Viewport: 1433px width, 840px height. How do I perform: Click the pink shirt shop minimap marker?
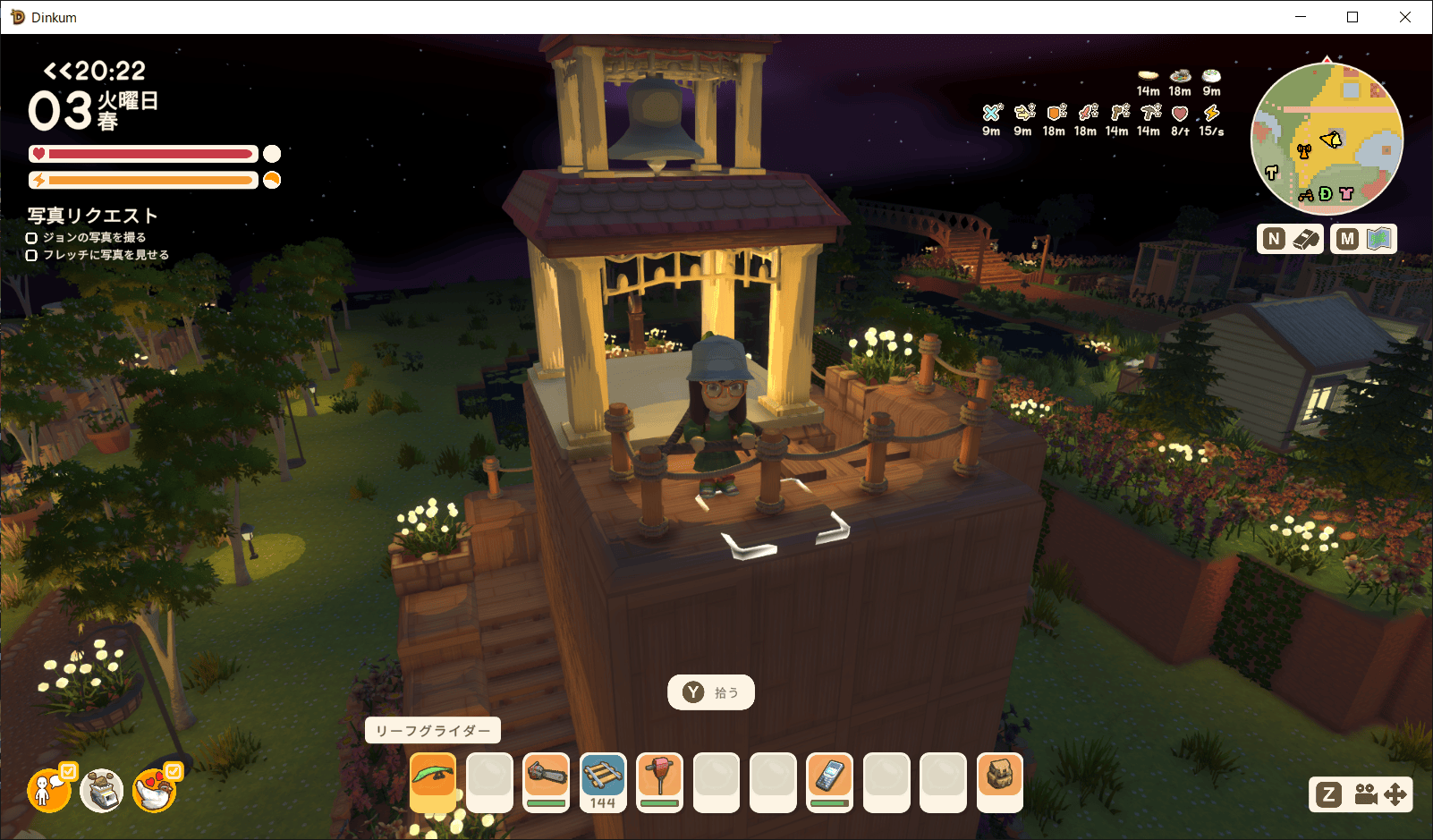[1346, 193]
